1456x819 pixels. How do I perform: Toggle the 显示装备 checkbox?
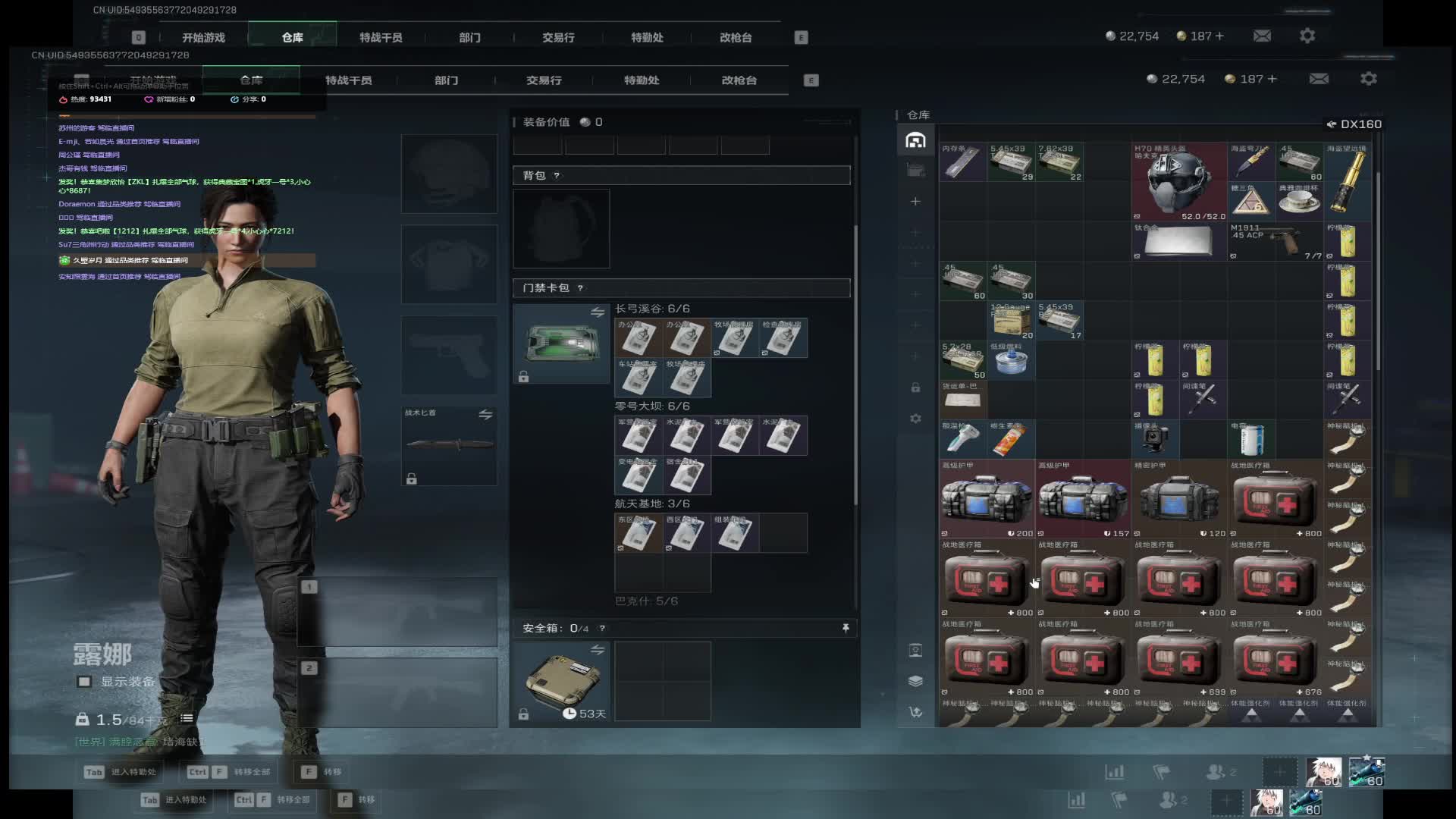click(84, 682)
